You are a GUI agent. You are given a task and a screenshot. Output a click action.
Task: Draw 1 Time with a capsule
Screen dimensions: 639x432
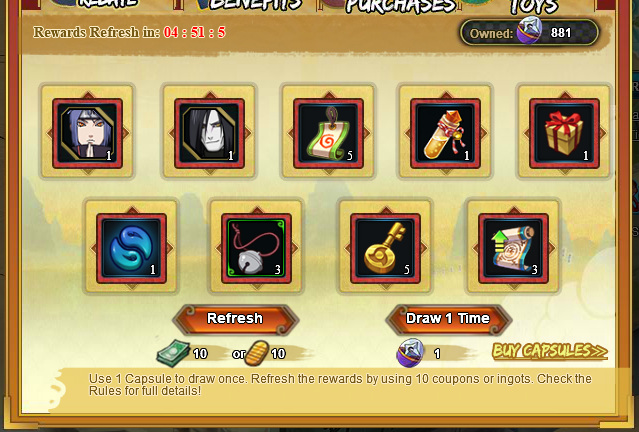[x=447, y=319]
